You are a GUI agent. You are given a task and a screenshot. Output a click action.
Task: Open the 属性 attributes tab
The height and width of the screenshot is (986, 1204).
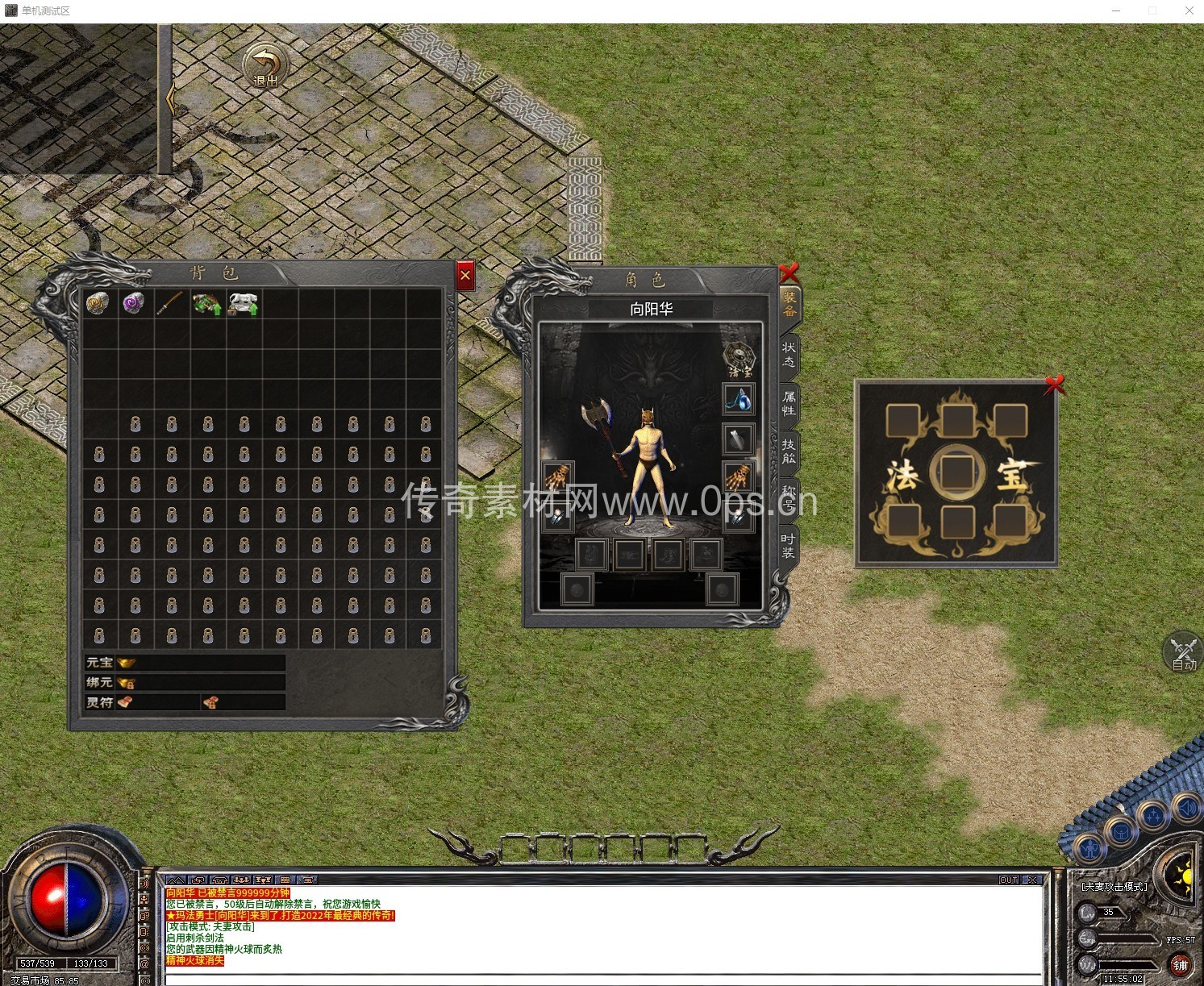(x=788, y=402)
